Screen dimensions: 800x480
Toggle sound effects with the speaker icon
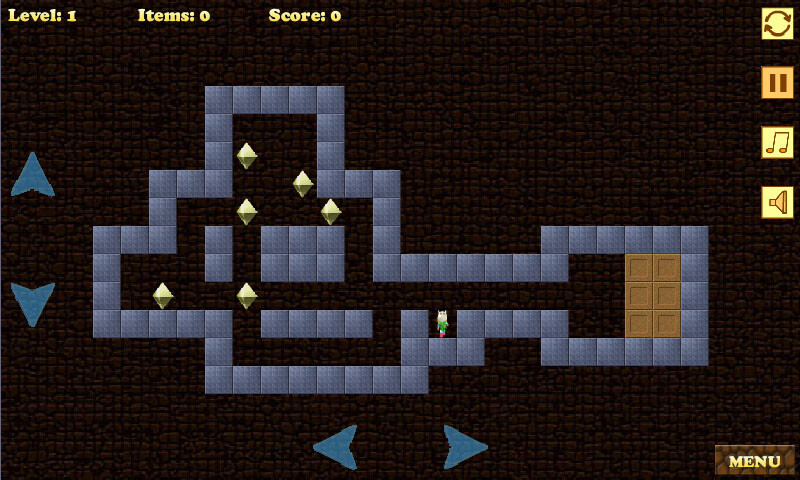777,202
